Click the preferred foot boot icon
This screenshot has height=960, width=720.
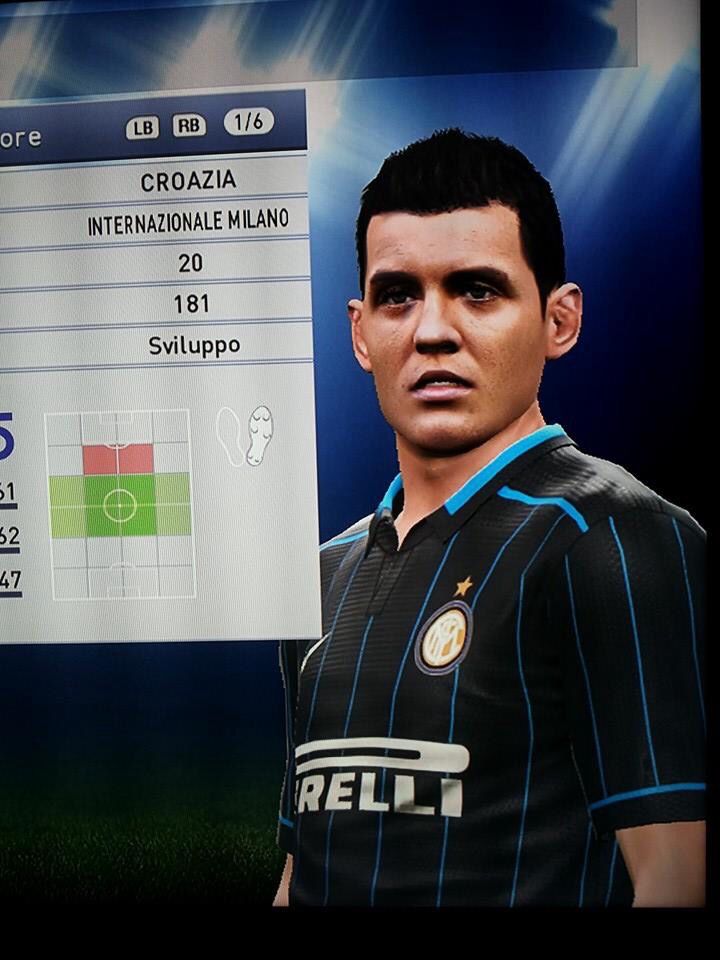click(245, 436)
